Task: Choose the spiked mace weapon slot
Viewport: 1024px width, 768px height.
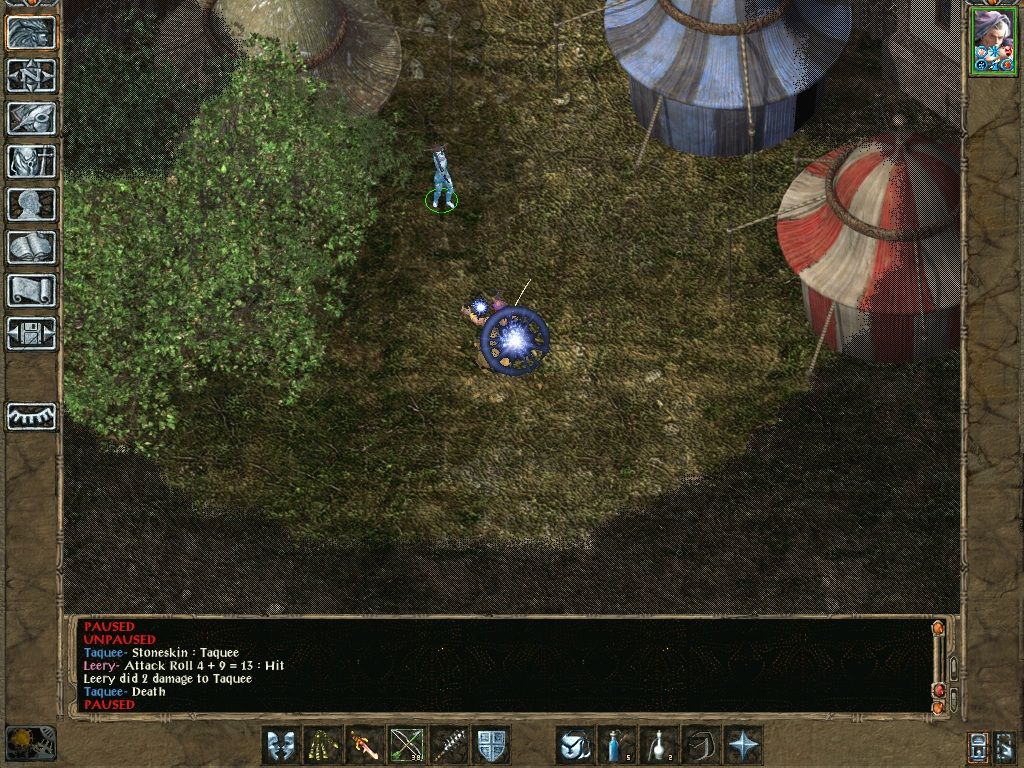Action: [449, 746]
